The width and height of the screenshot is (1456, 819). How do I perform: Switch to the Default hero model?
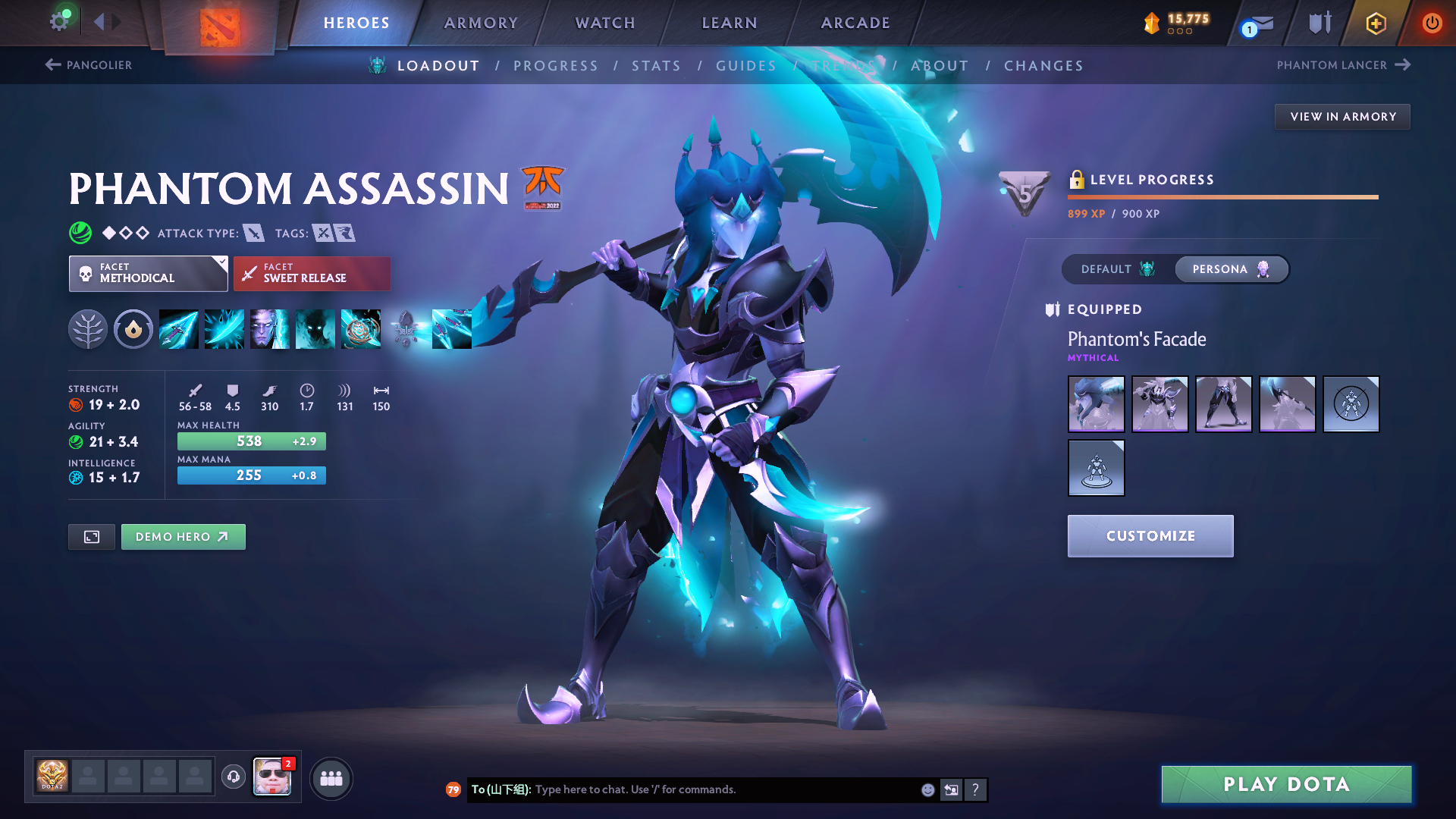click(x=1118, y=269)
